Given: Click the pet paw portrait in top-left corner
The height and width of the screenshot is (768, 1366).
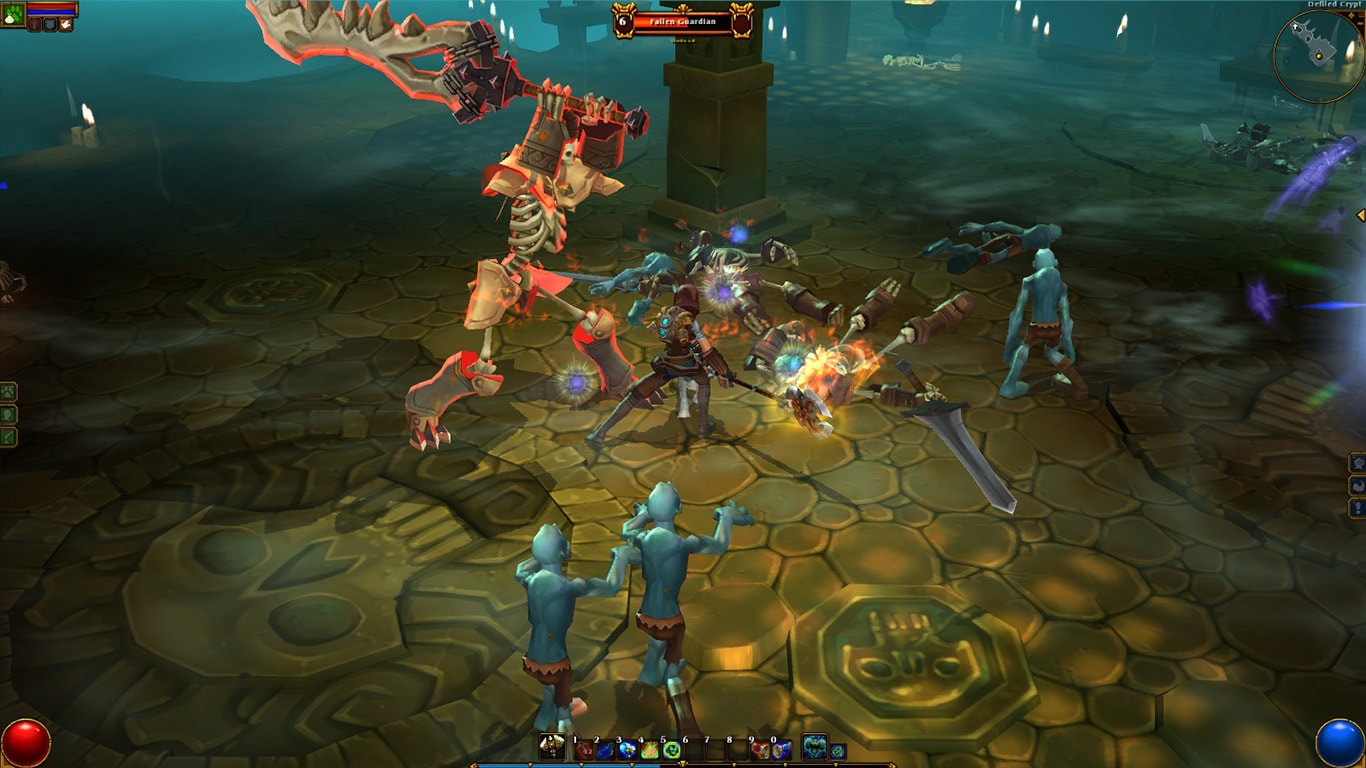Looking at the screenshot, I should point(12,16).
